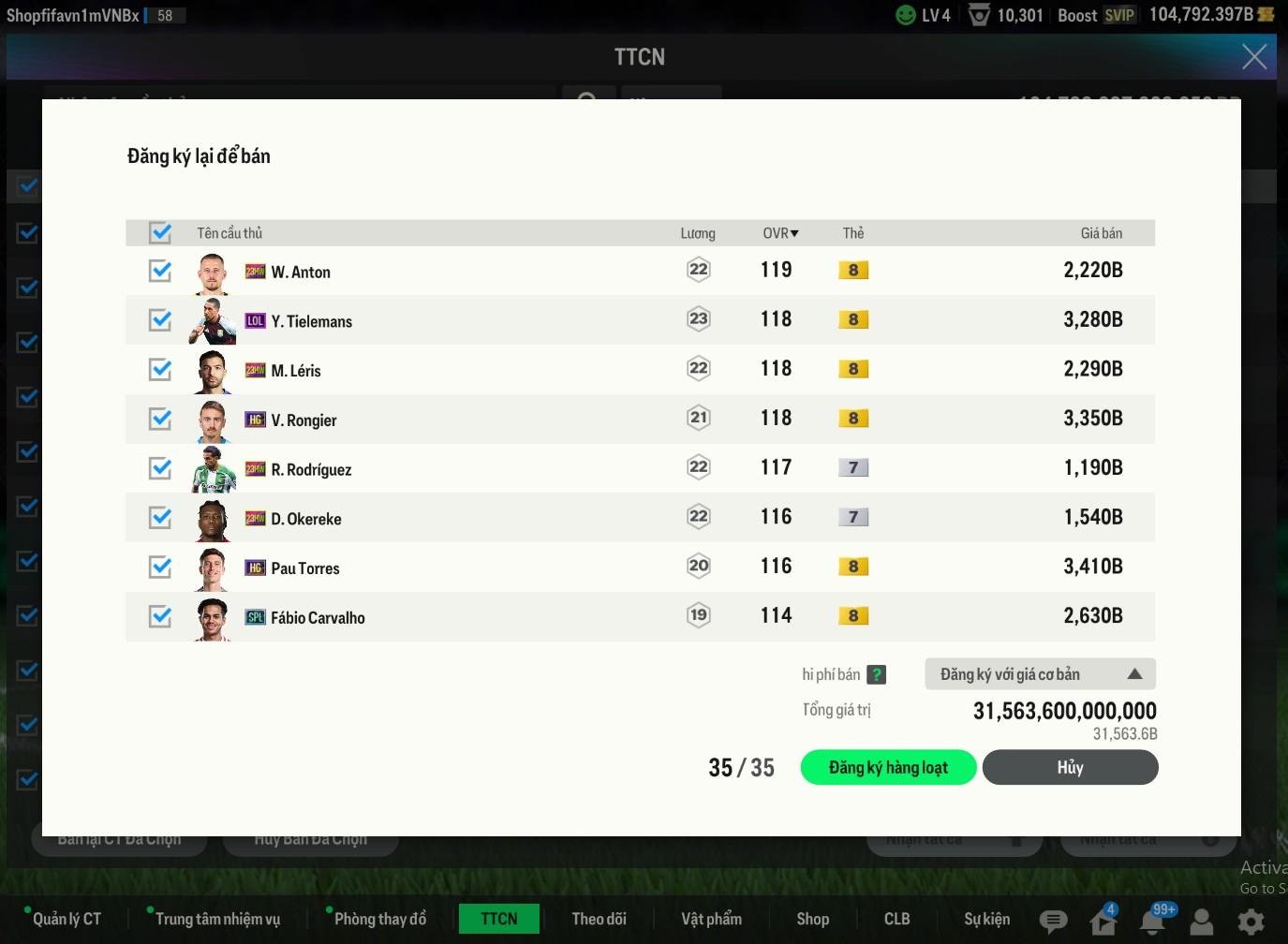Go to Trung tâm nhiệm vụ
Image resolution: width=1288 pixels, height=944 pixels.
217,919
